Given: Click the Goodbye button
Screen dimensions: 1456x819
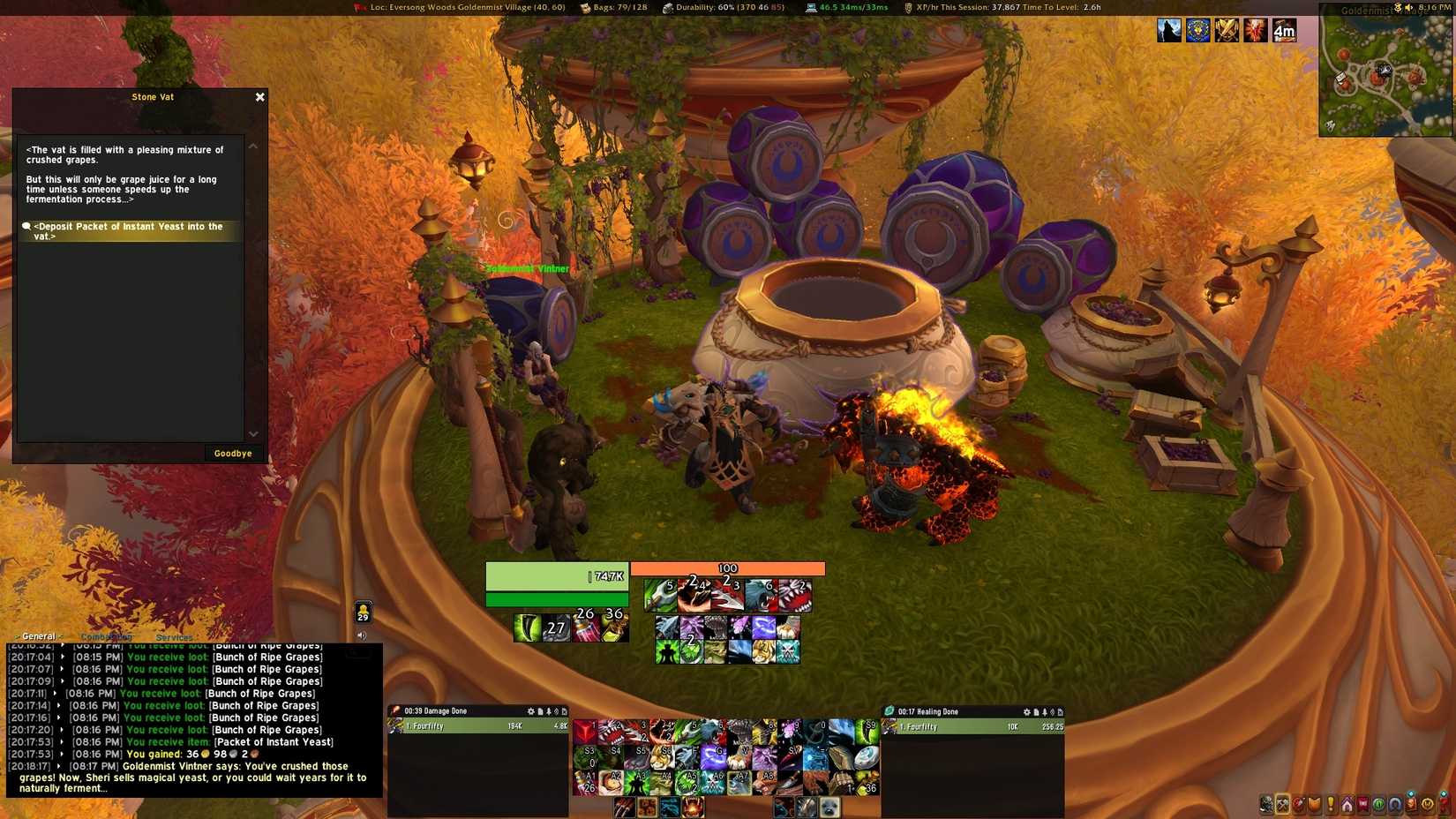Looking at the screenshot, I should 232,453.
